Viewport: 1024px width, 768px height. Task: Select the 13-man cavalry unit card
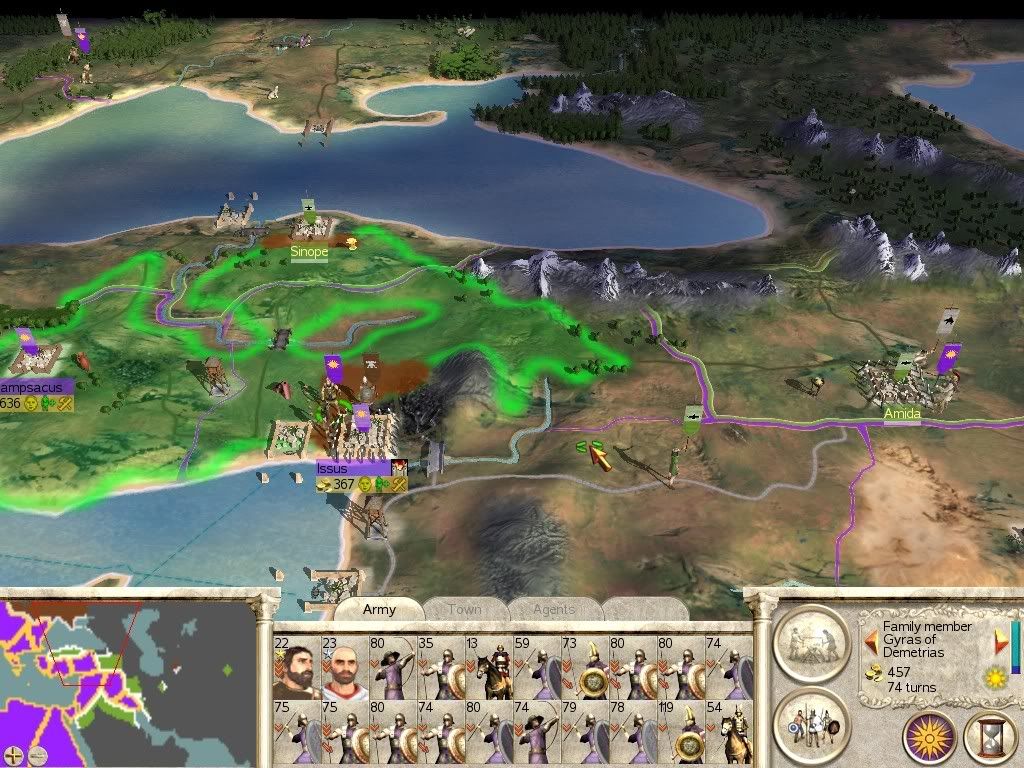coord(488,667)
